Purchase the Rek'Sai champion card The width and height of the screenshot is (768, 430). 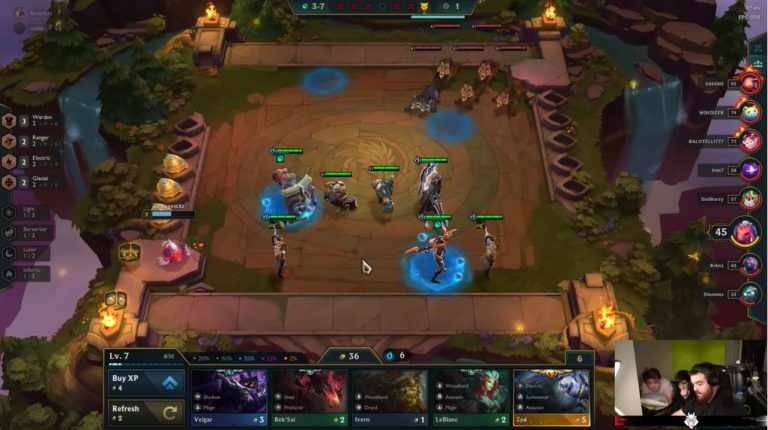[309, 398]
